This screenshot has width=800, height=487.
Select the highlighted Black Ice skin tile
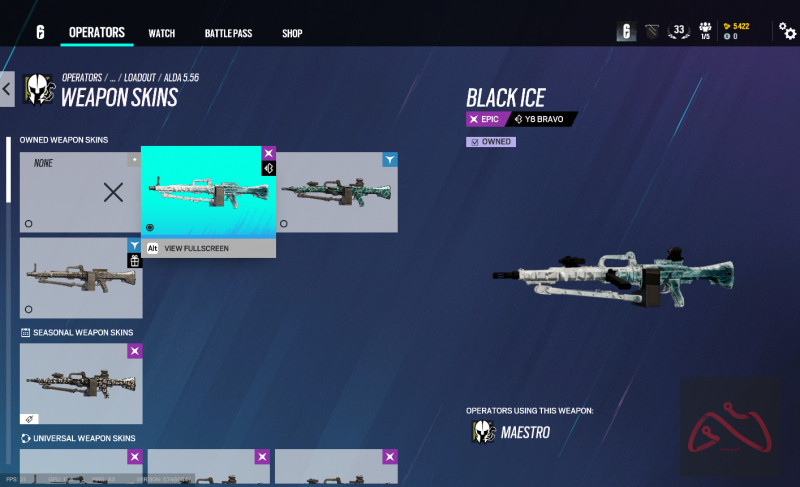coord(208,192)
